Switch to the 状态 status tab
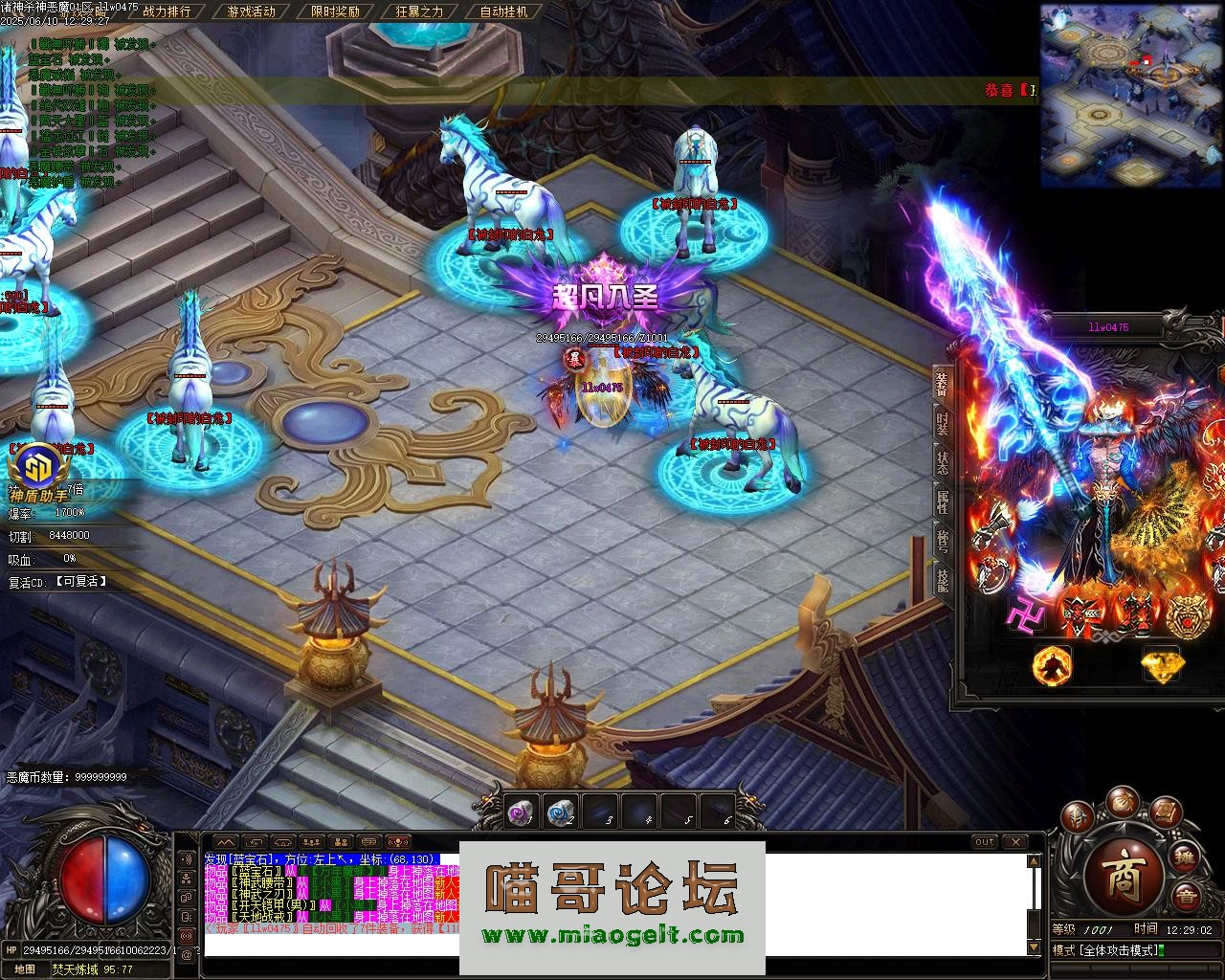1225x980 pixels. click(942, 462)
